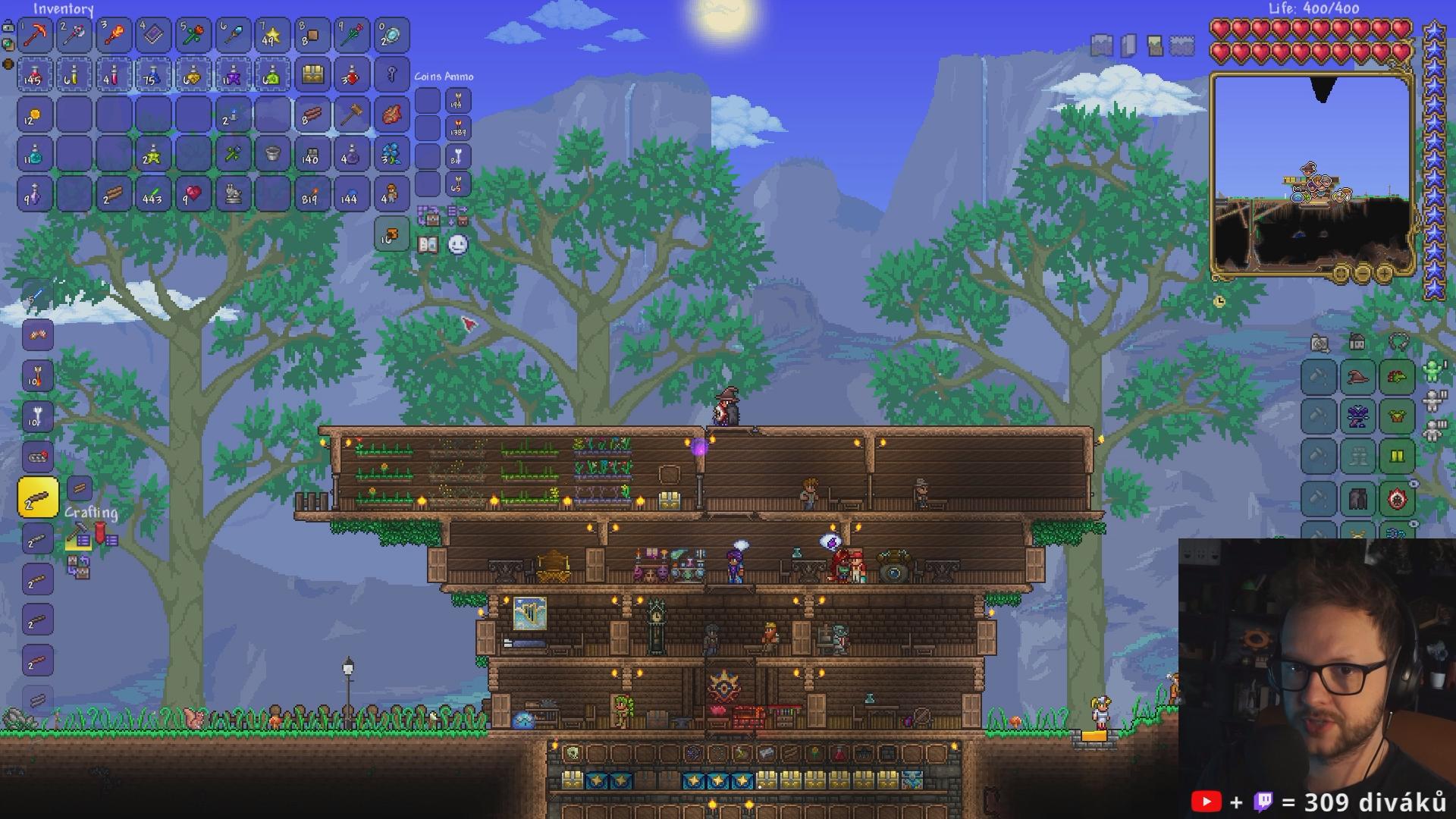
Task: Select the wizard hat equipment slot
Action: click(1357, 377)
